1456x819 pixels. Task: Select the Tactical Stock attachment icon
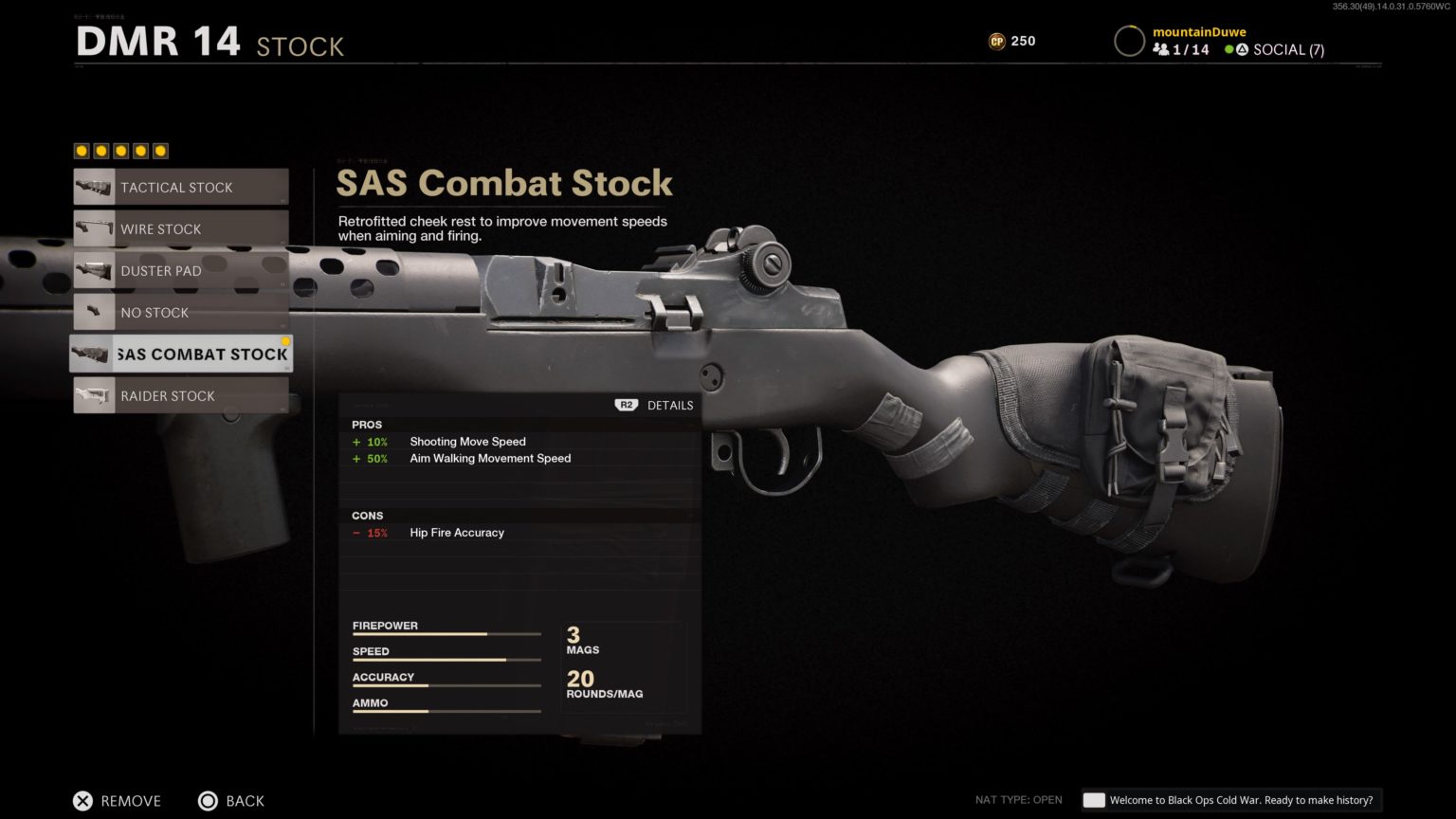(x=94, y=187)
